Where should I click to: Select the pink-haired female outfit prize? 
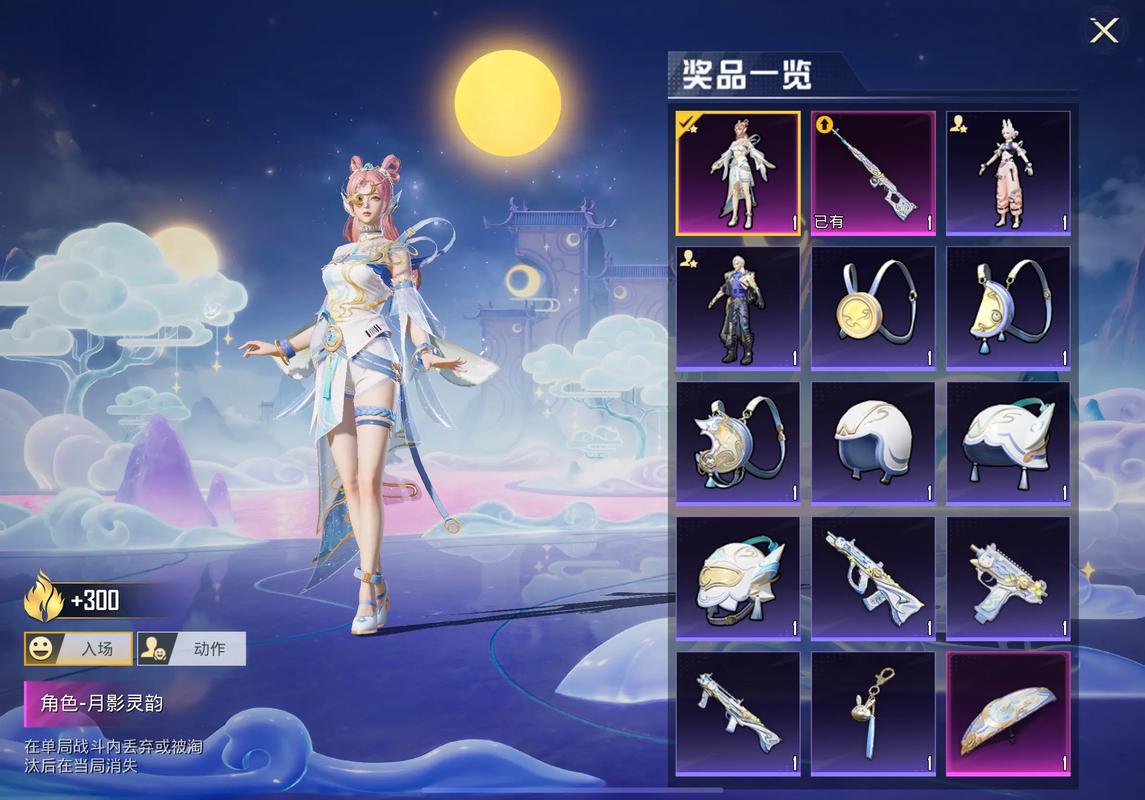point(738,173)
